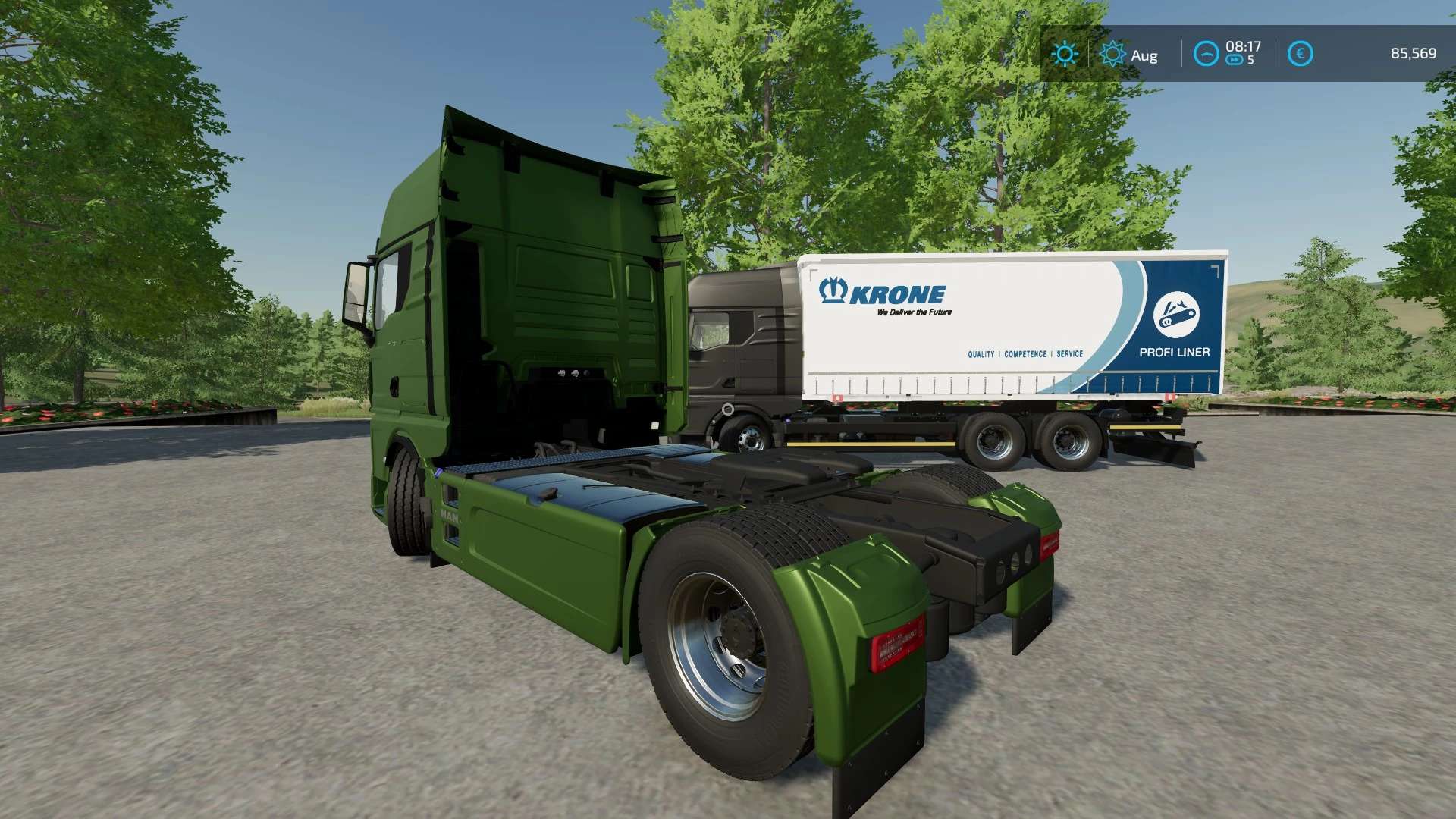1456x819 pixels.
Task: Select the August season sun icon
Action: tap(1112, 54)
